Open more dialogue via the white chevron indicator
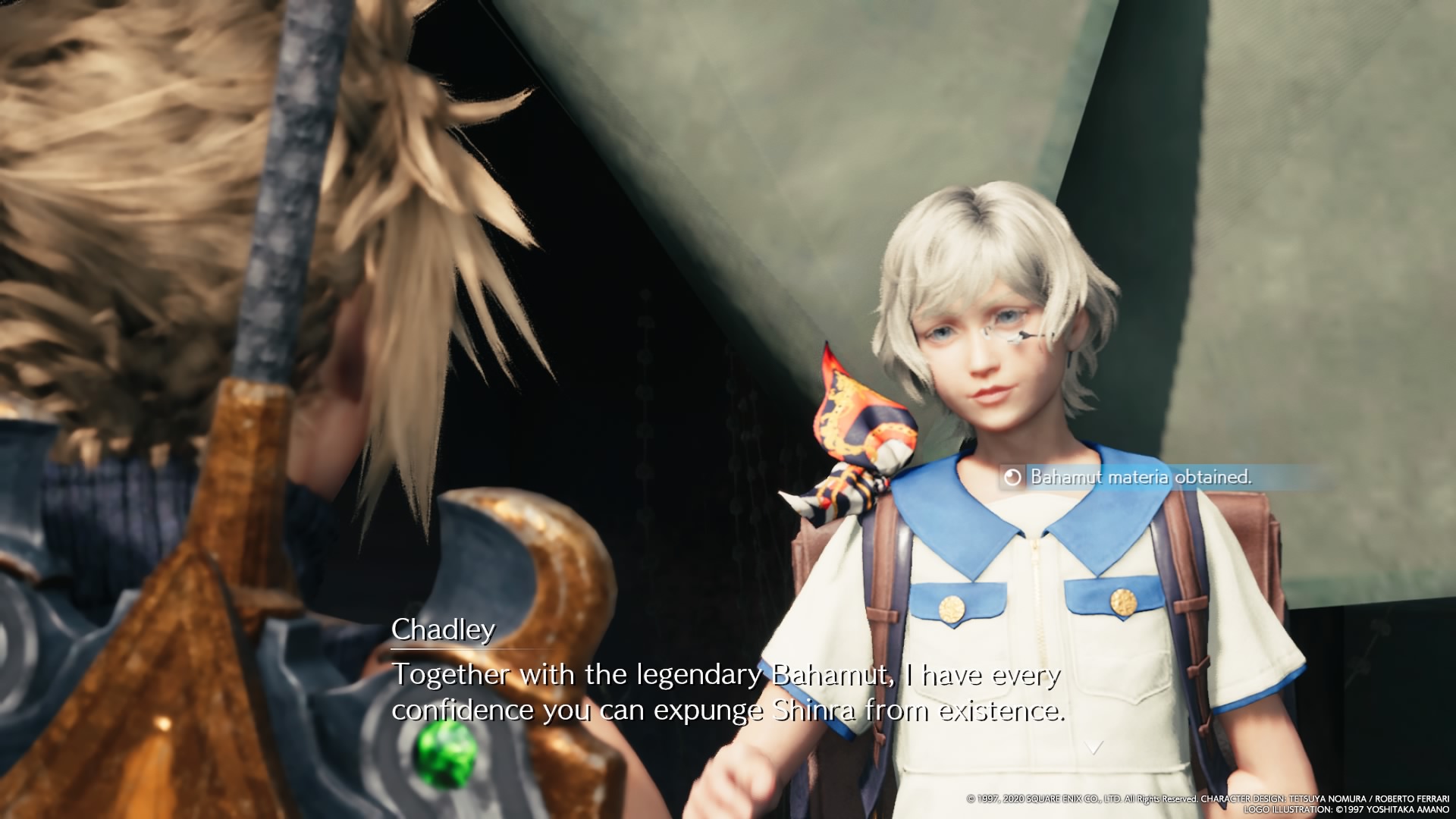The height and width of the screenshot is (819, 1456). (1094, 746)
